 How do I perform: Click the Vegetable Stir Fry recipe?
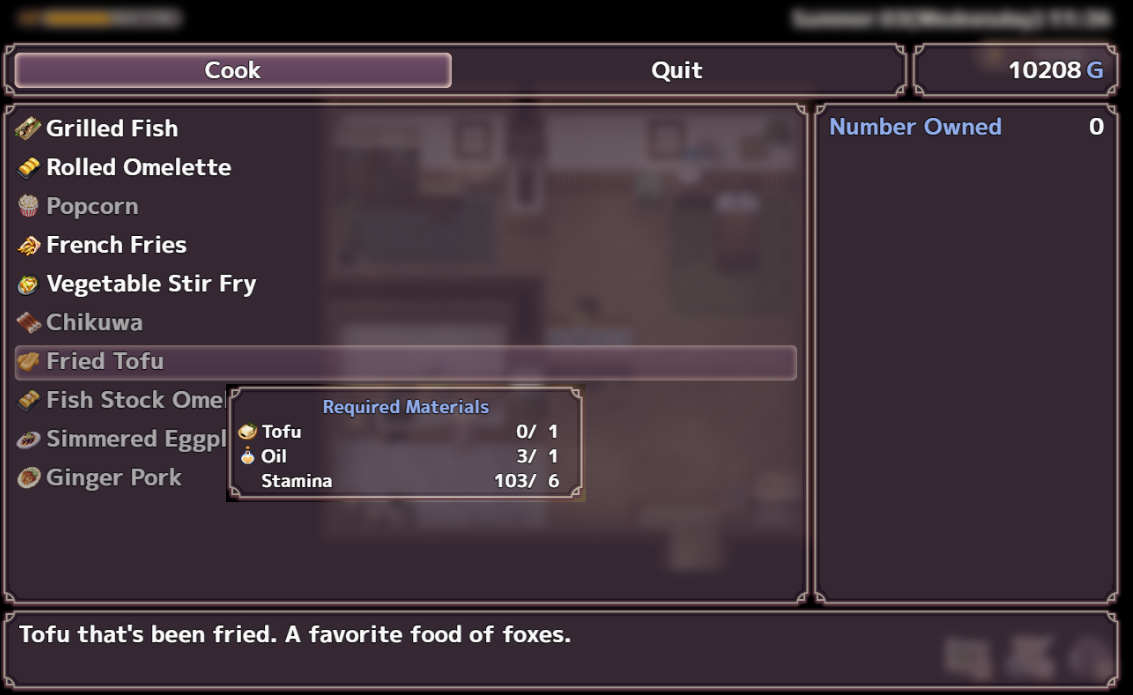coord(151,284)
